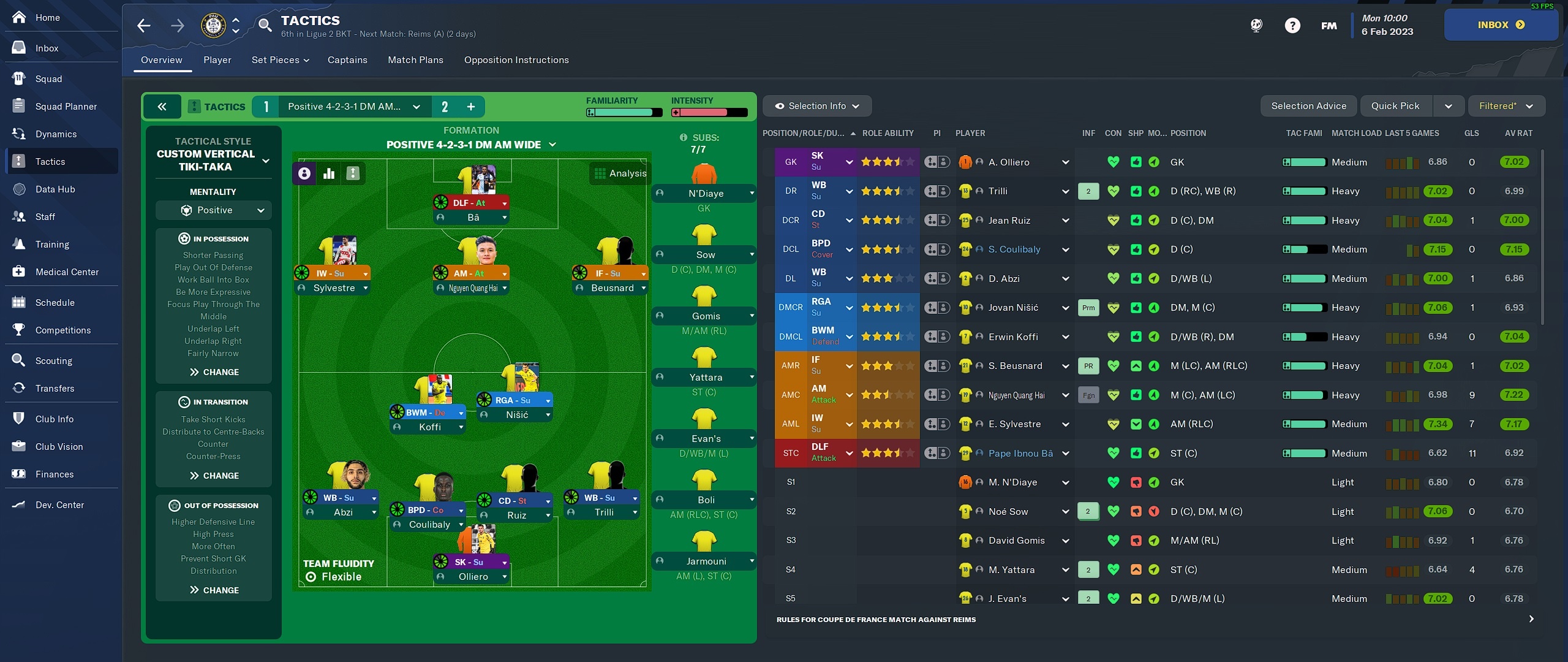Open the Selection Info dropdown
Image resolution: width=1568 pixels, height=662 pixels.
point(817,106)
